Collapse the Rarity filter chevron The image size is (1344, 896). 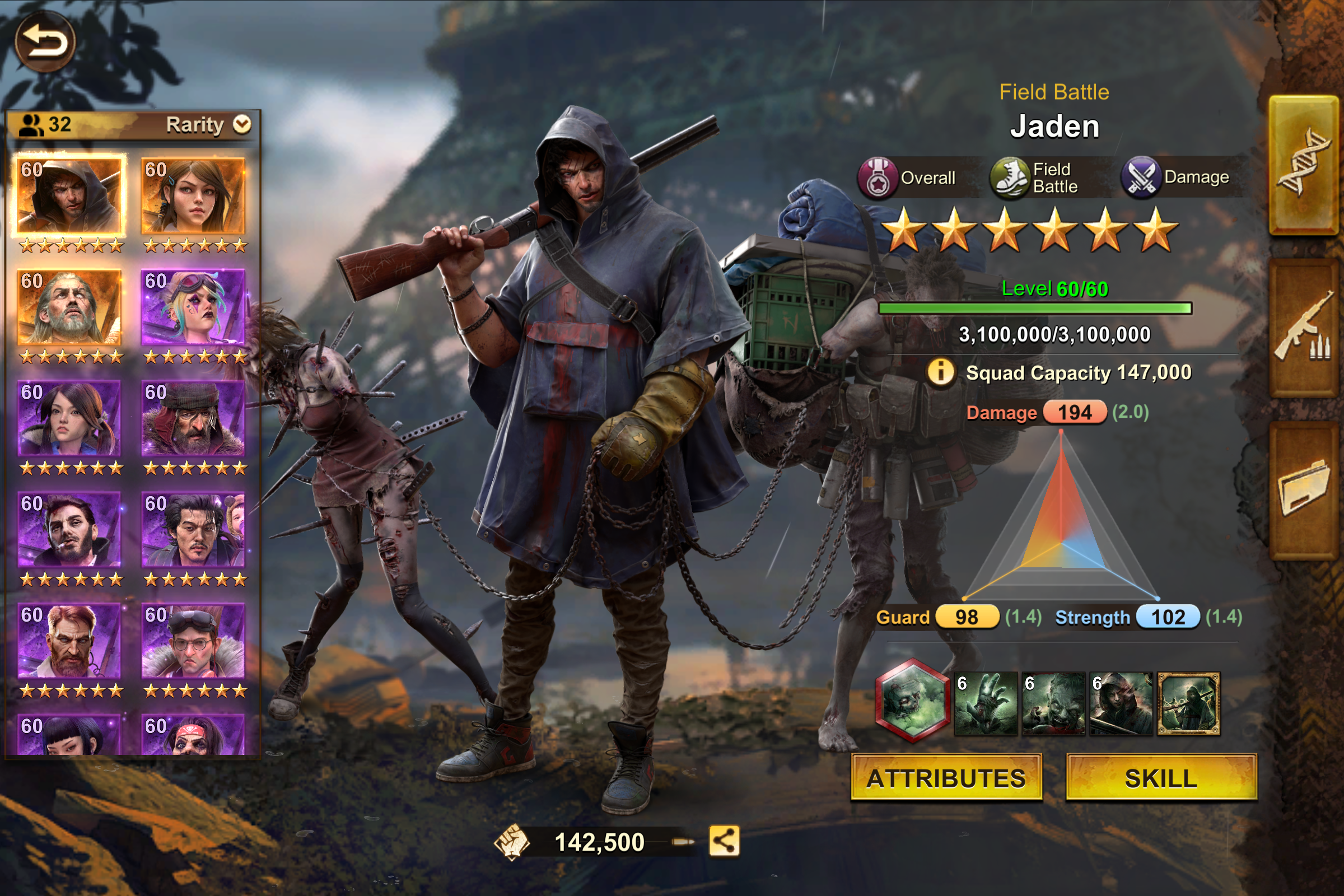[x=242, y=124]
